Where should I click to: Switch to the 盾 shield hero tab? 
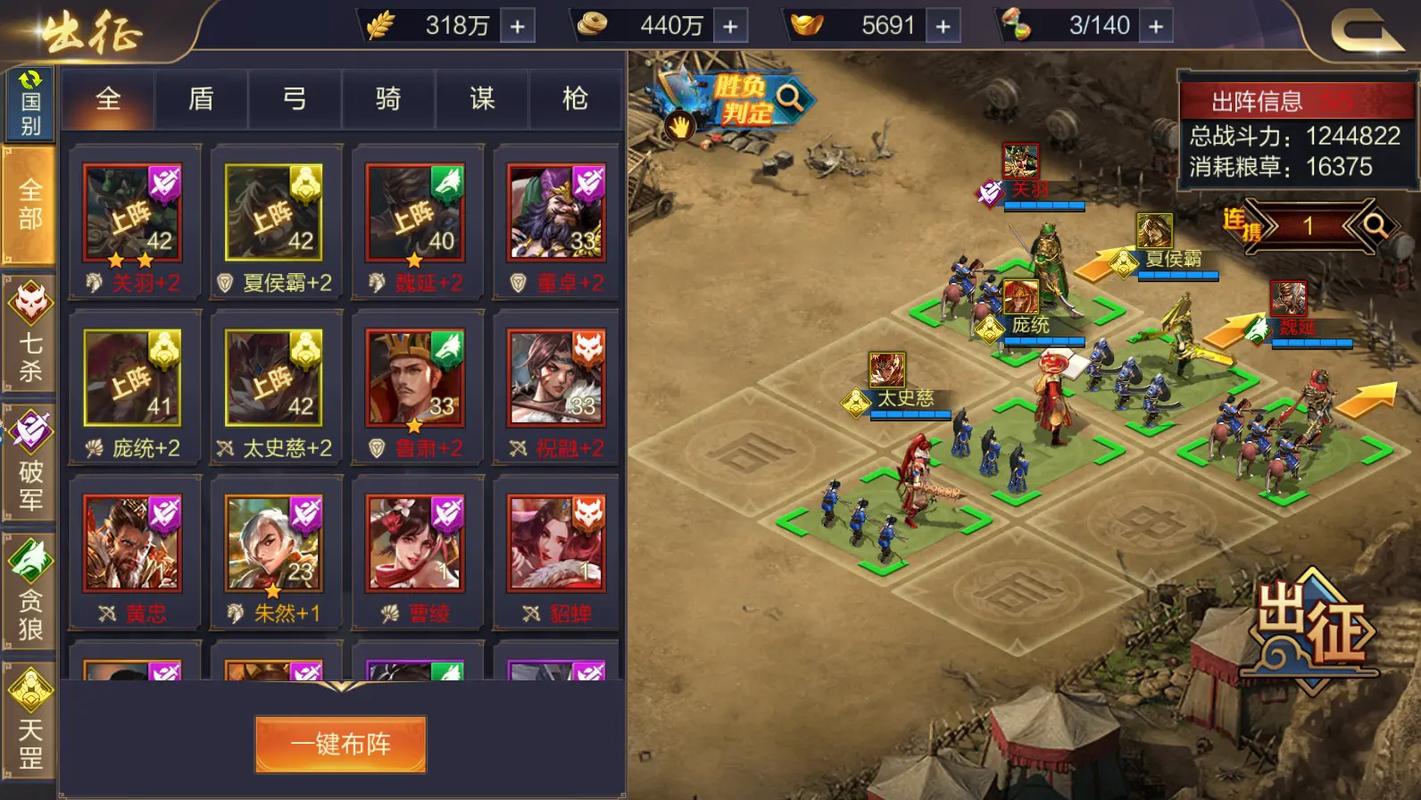[x=199, y=100]
